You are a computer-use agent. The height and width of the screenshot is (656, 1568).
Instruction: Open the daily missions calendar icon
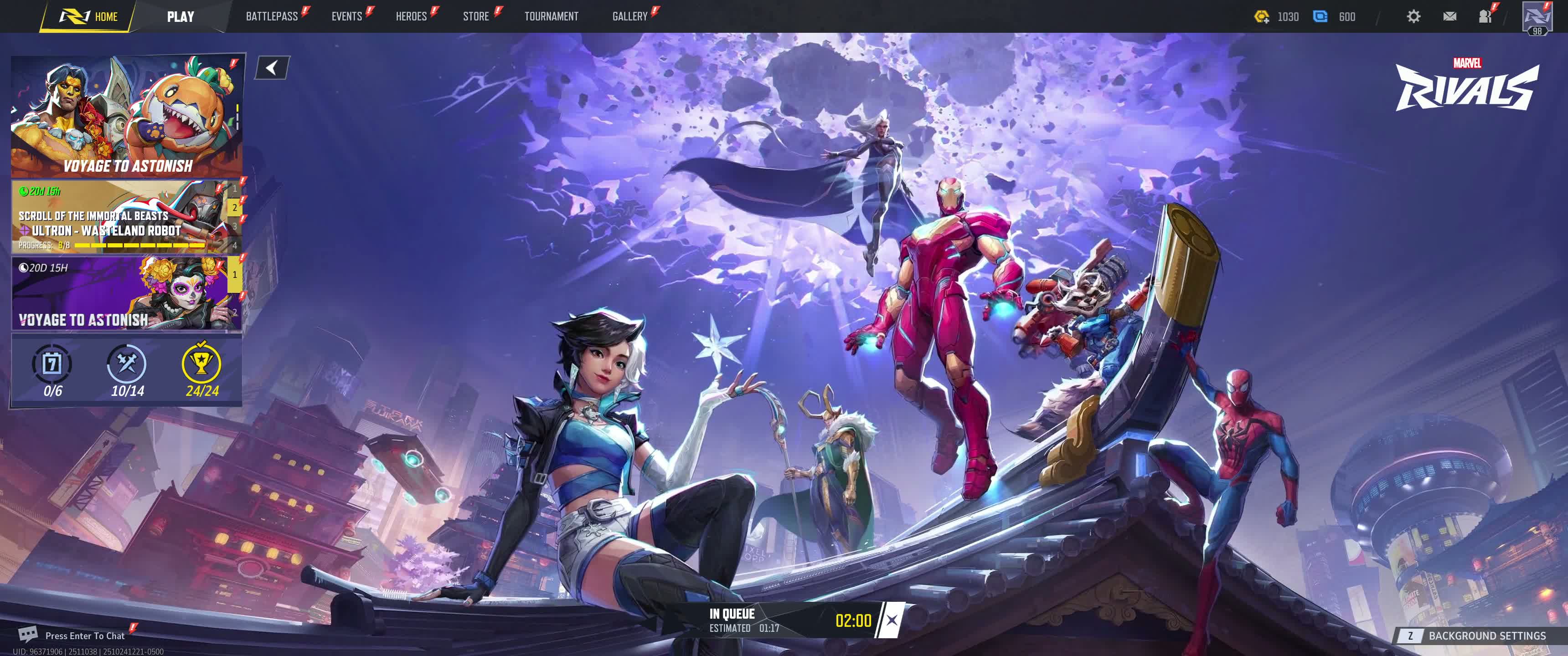click(52, 364)
